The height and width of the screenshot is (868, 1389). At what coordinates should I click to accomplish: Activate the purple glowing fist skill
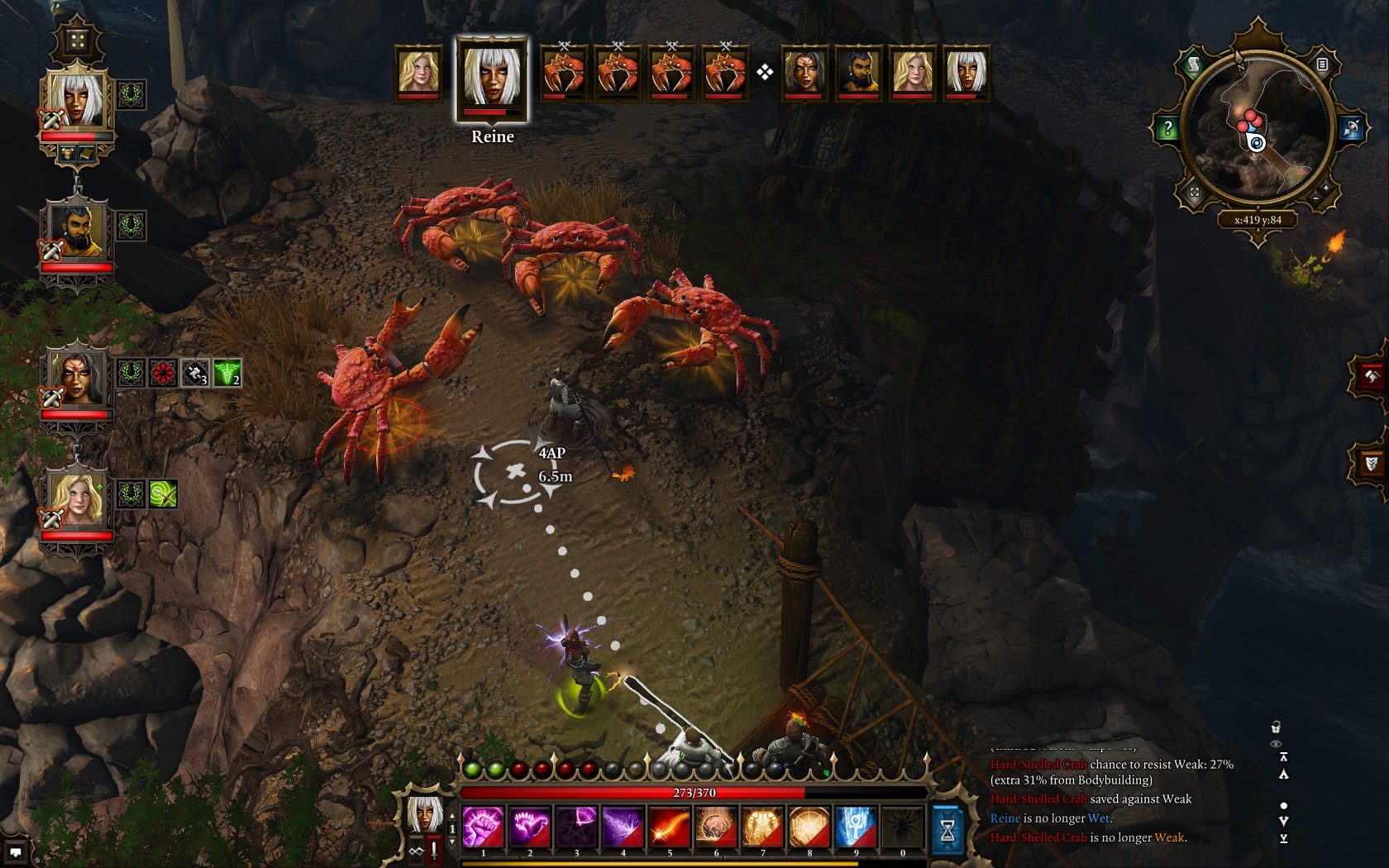tap(483, 827)
